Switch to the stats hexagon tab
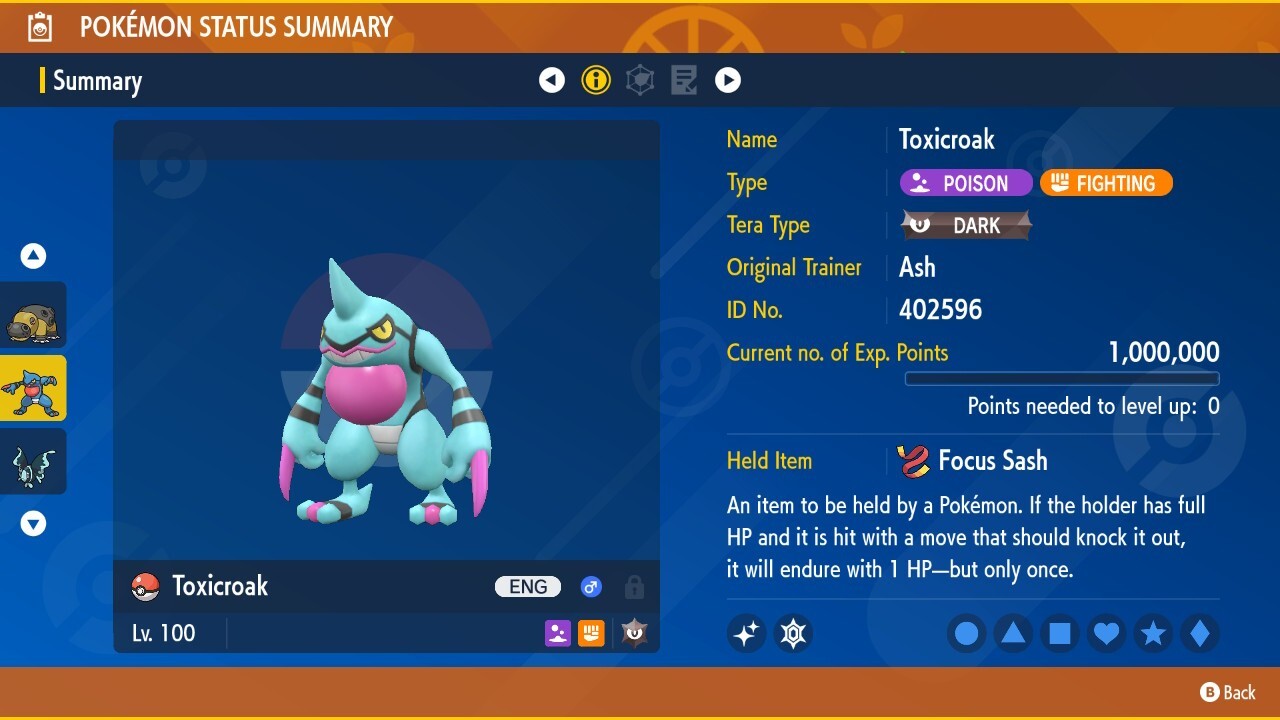 click(640, 80)
